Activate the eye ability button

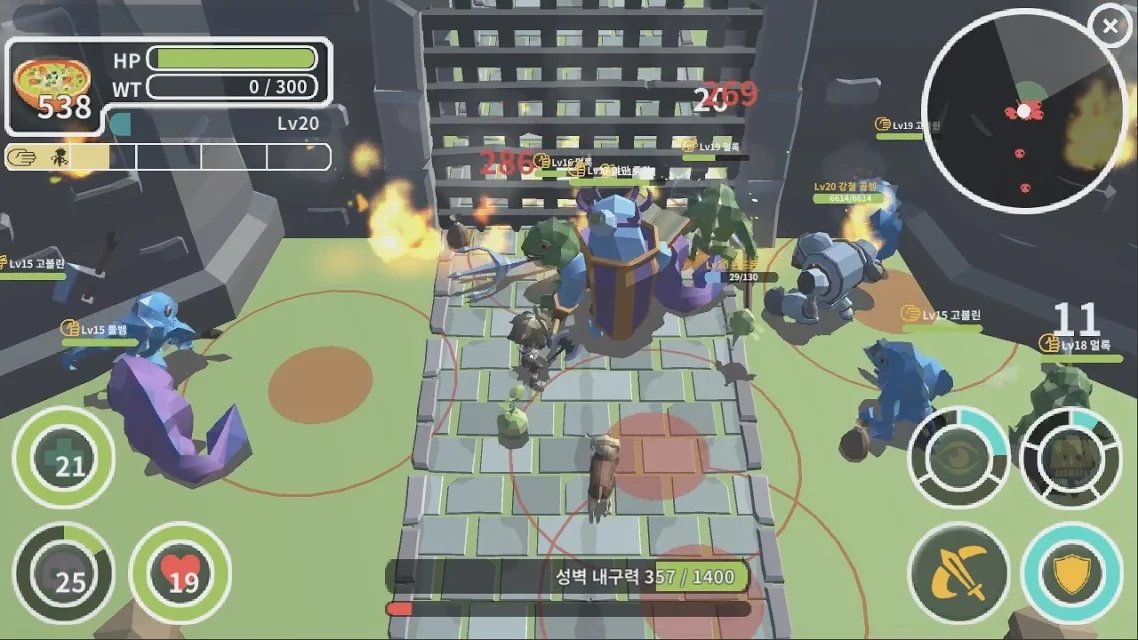point(959,457)
